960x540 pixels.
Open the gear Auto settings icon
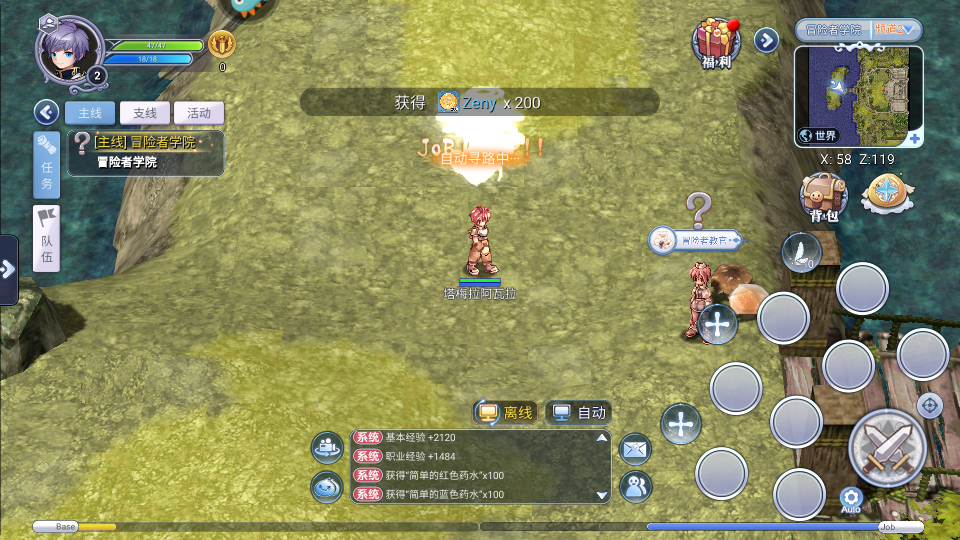click(x=851, y=499)
